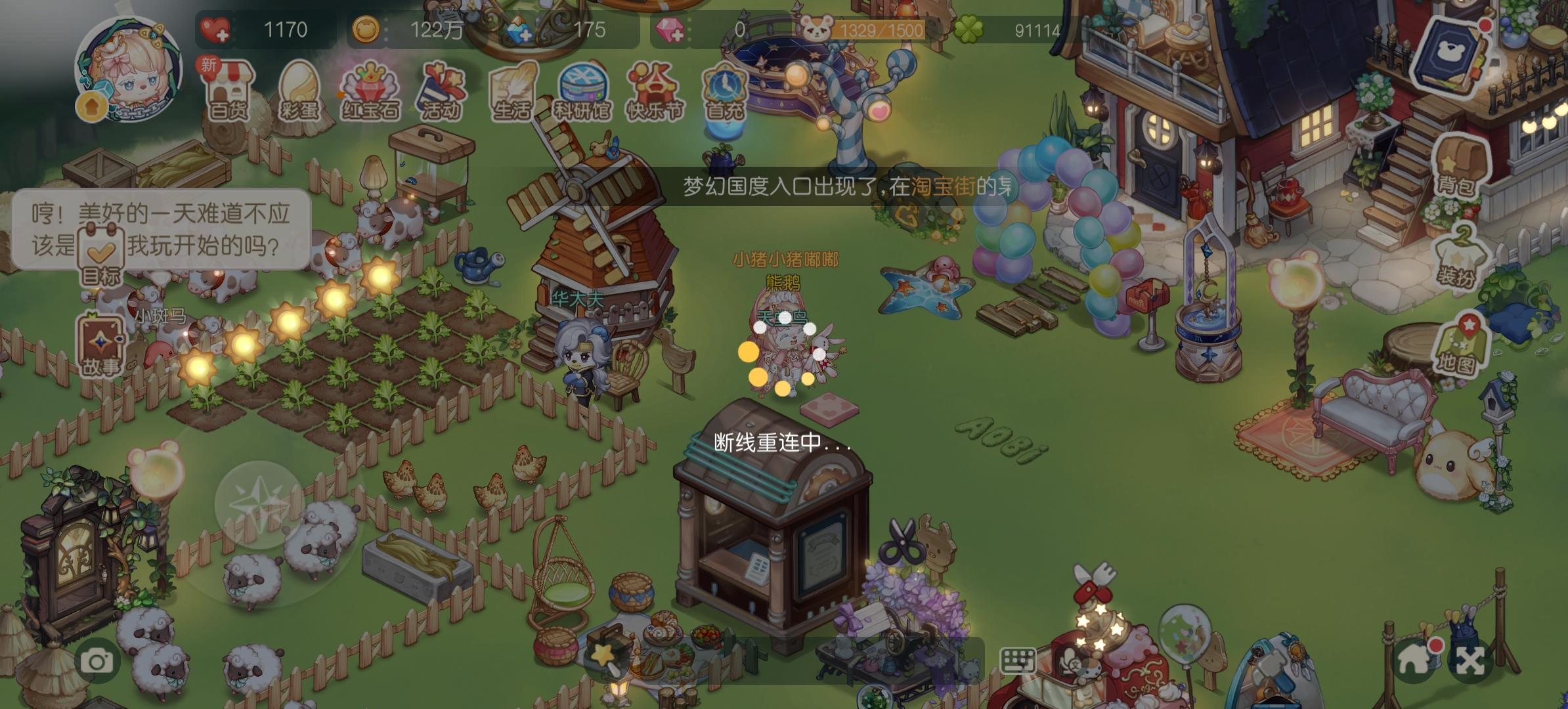
Task: Open the 快乐节 happy festival event
Action: pyautogui.click(x=653, y=92)
